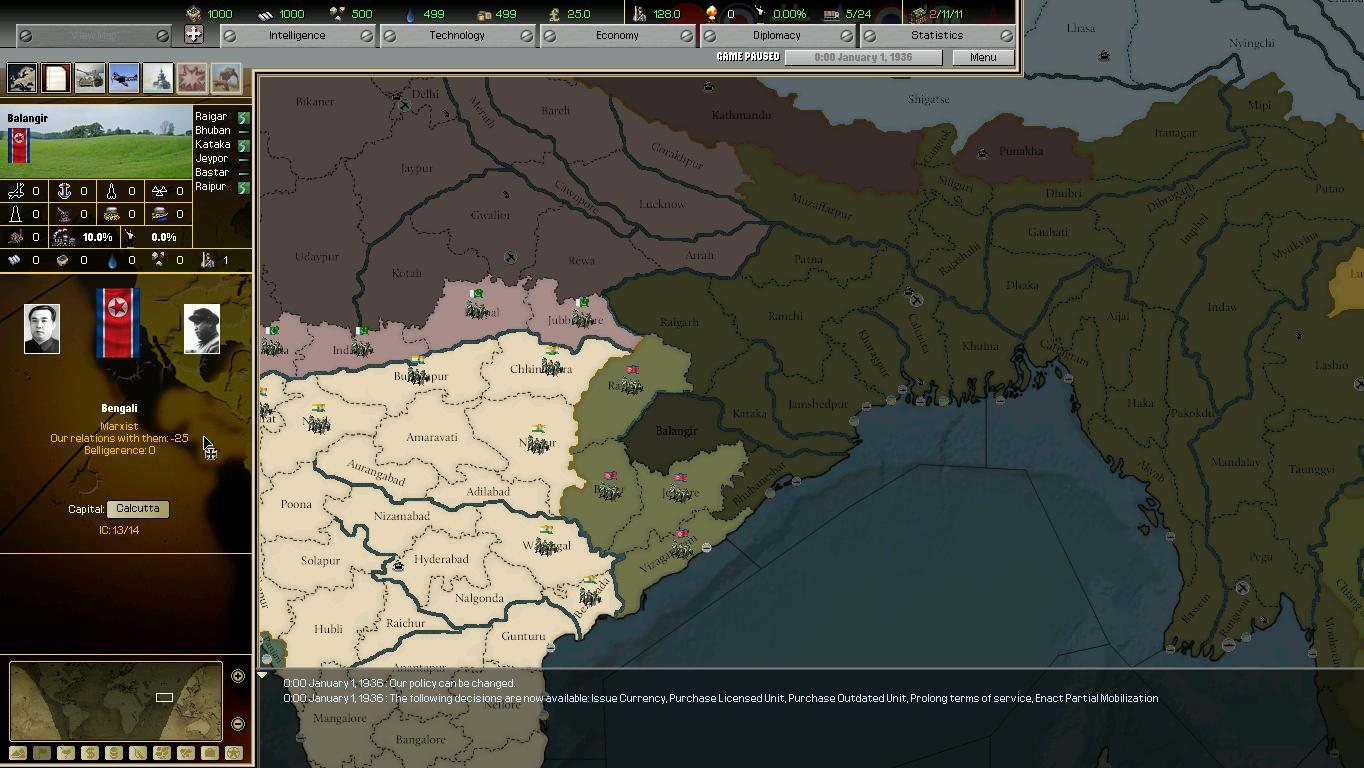Select the battleship naval units icon
The image size is (1364, 768).
[158, 77]
